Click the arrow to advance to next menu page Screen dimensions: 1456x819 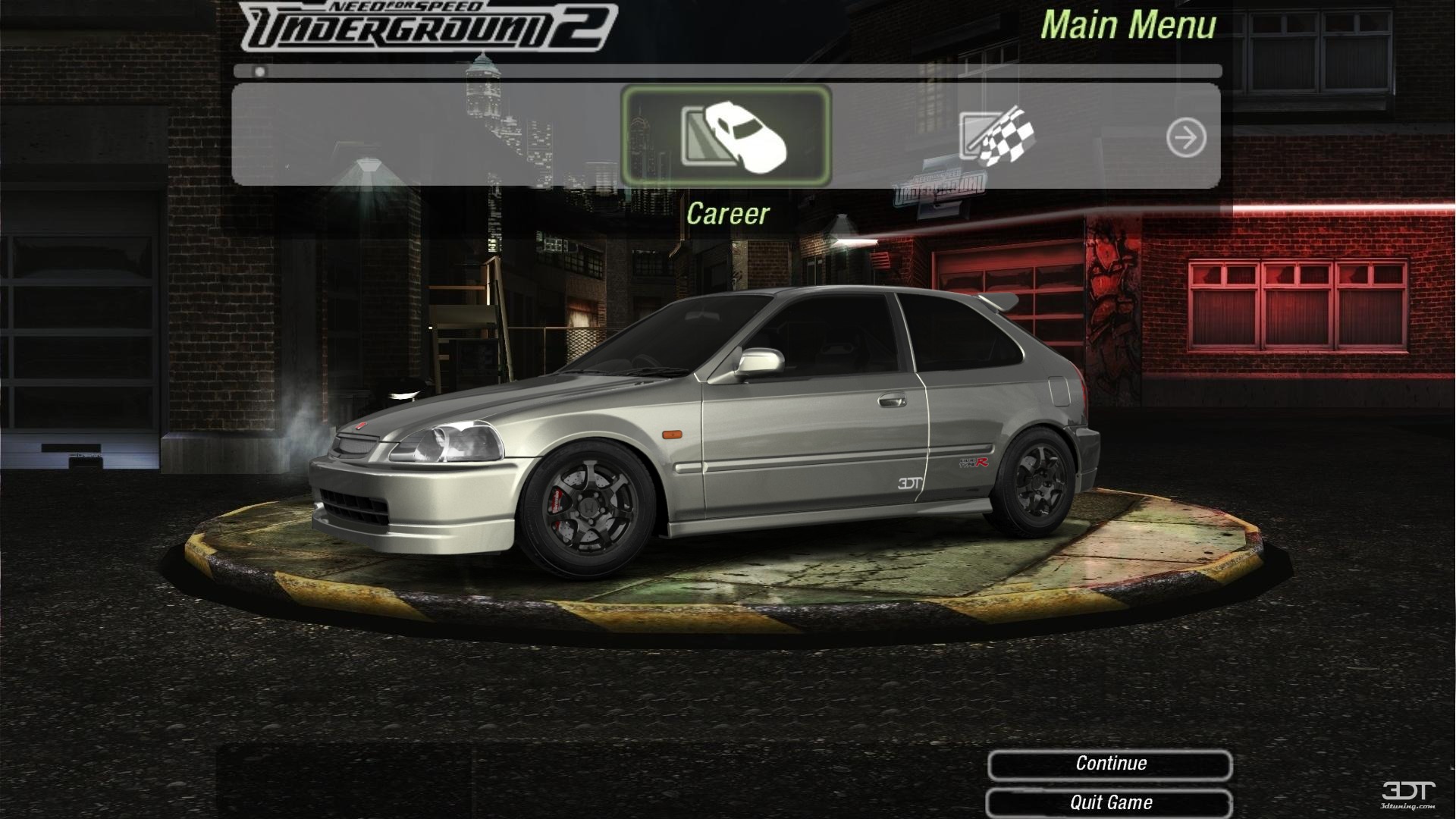tap(1188, 136)
